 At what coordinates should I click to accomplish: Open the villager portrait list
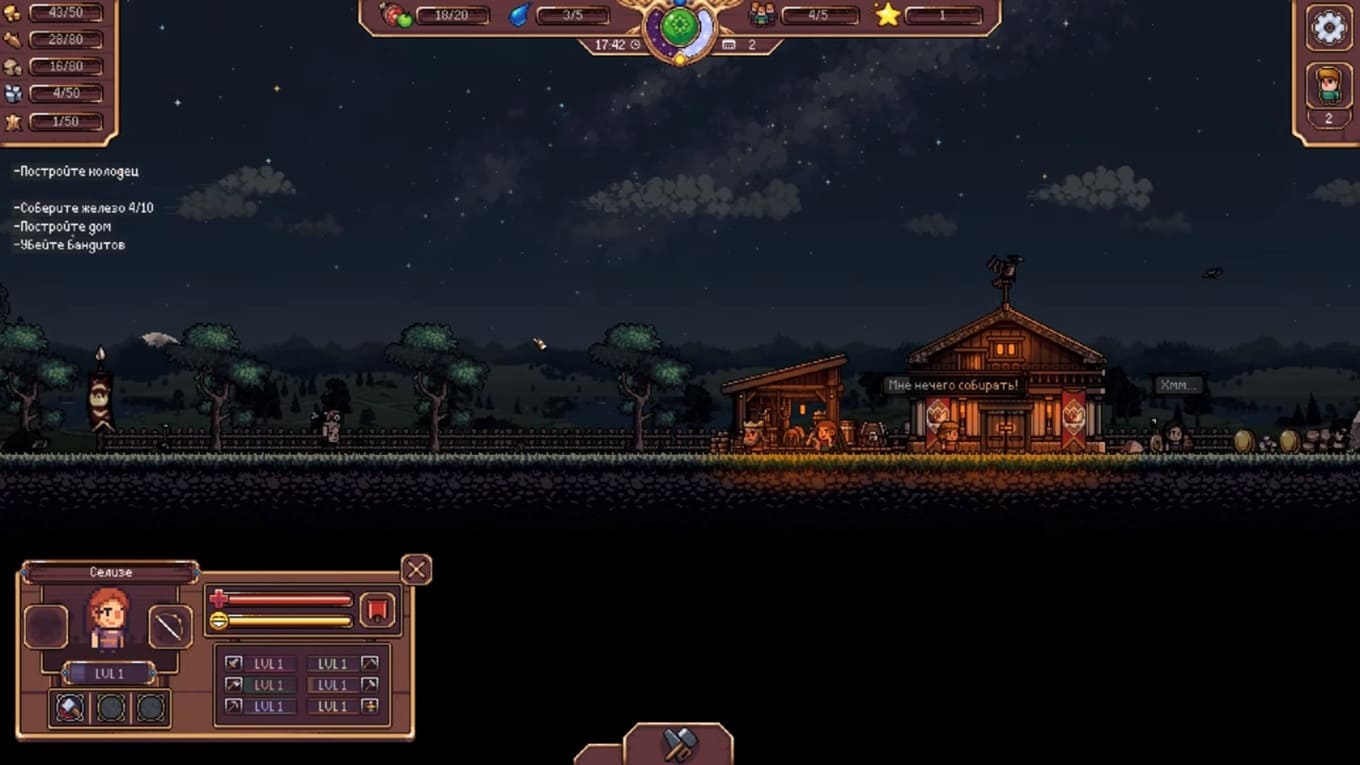[x=1328, y=86]
